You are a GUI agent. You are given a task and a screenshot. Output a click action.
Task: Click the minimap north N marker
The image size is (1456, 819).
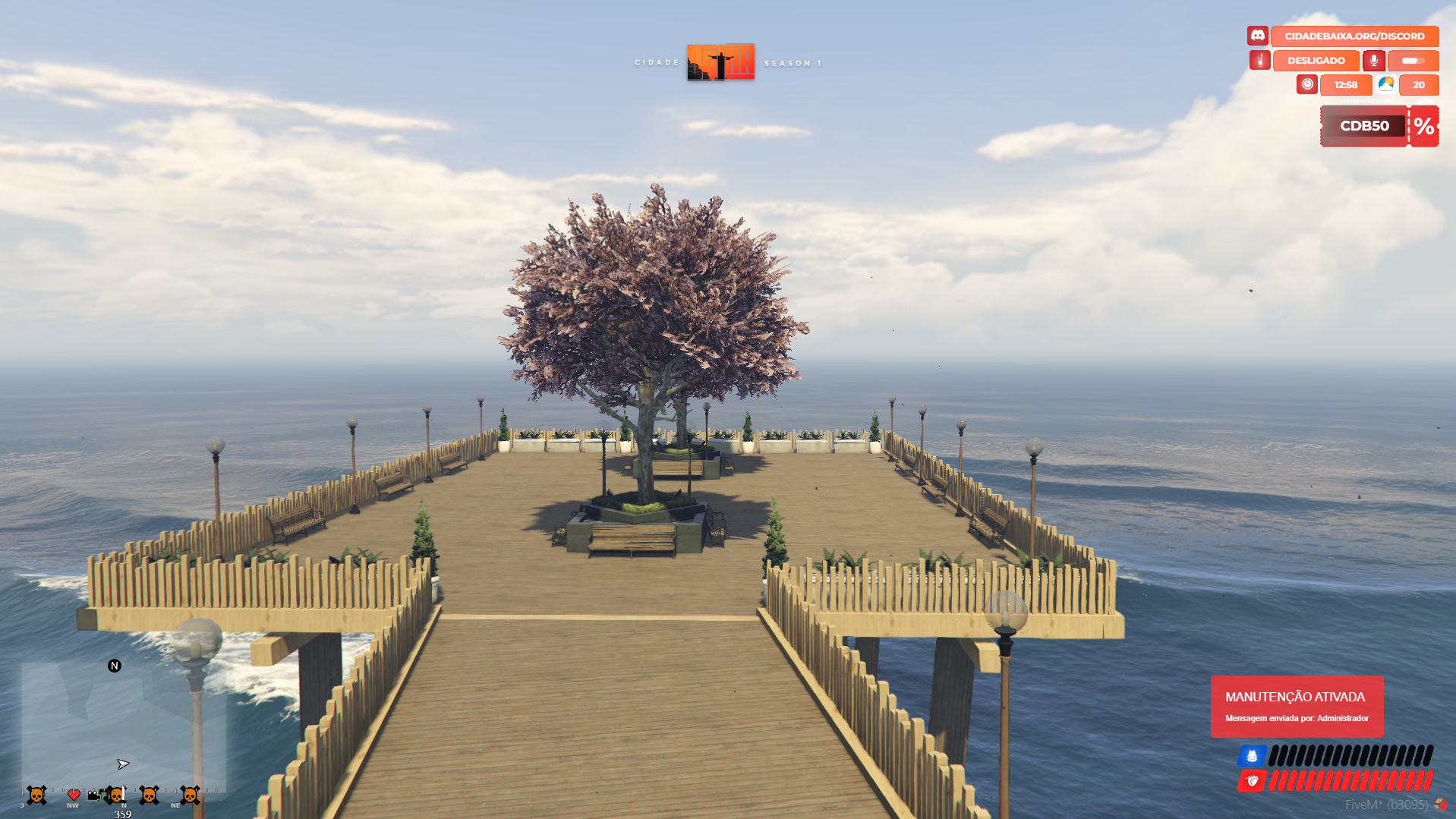tap(115, 666)
